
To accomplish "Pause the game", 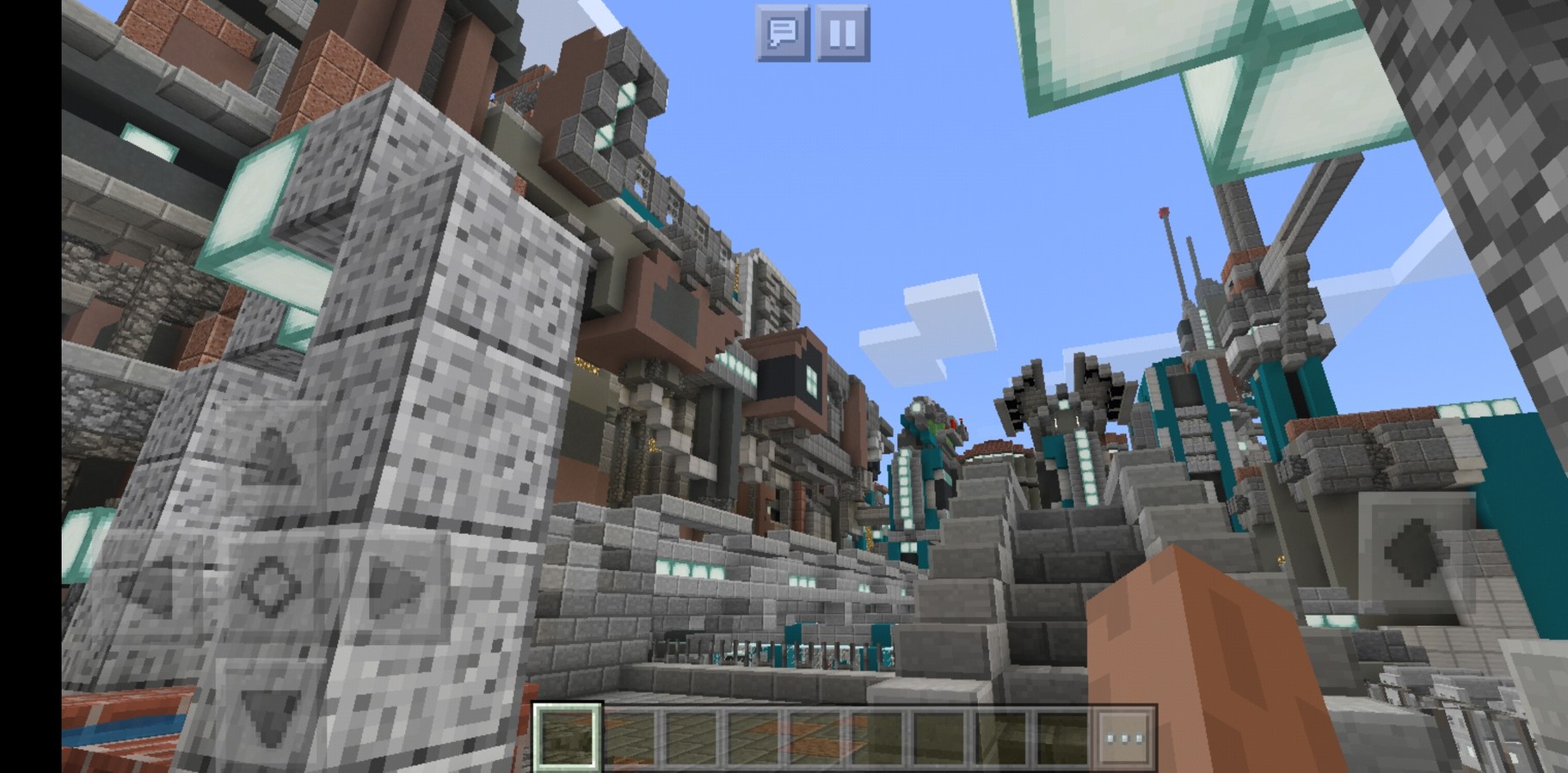I will click(842, 34).
